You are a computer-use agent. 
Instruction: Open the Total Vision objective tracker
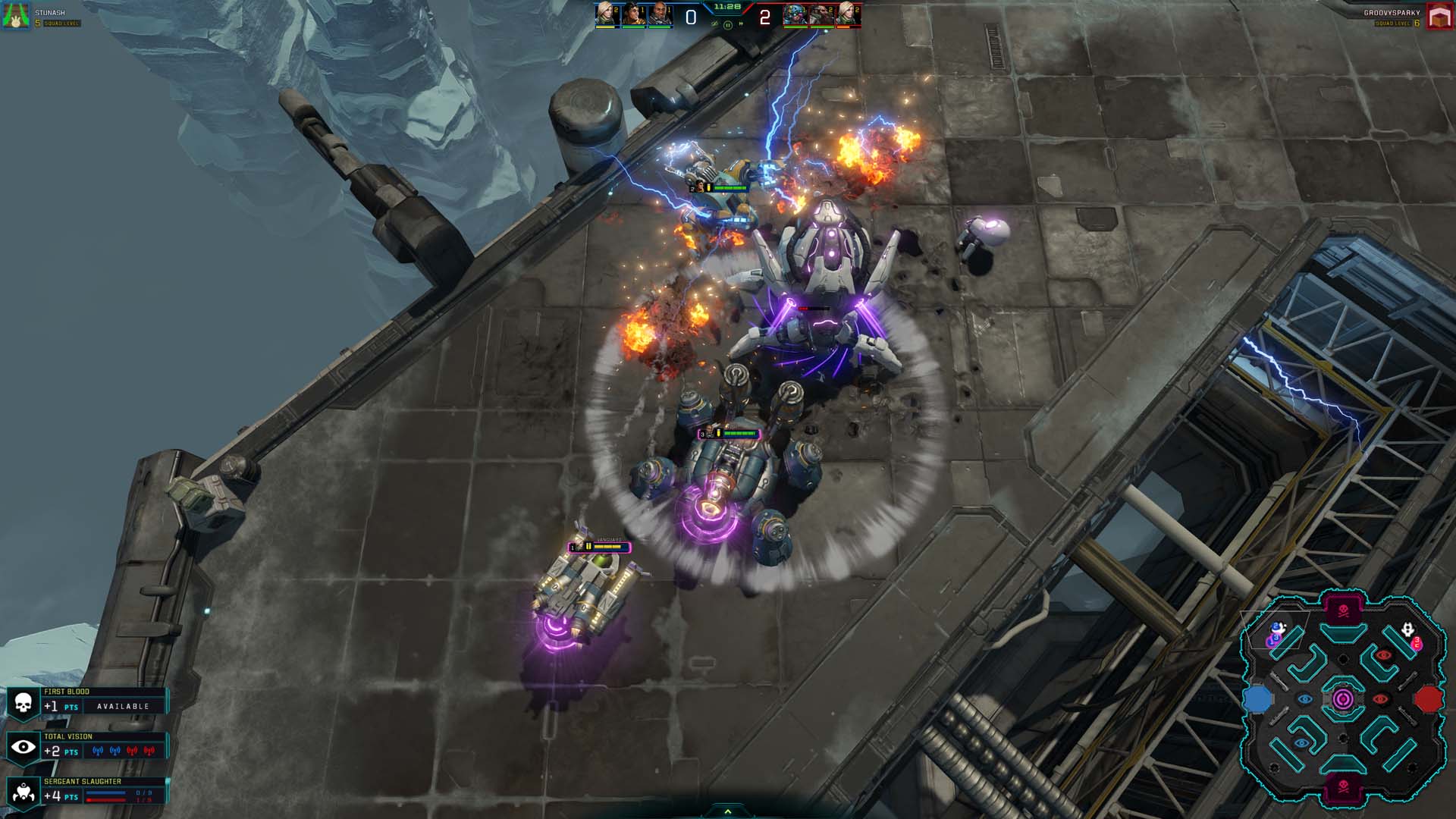pos(87,747)
